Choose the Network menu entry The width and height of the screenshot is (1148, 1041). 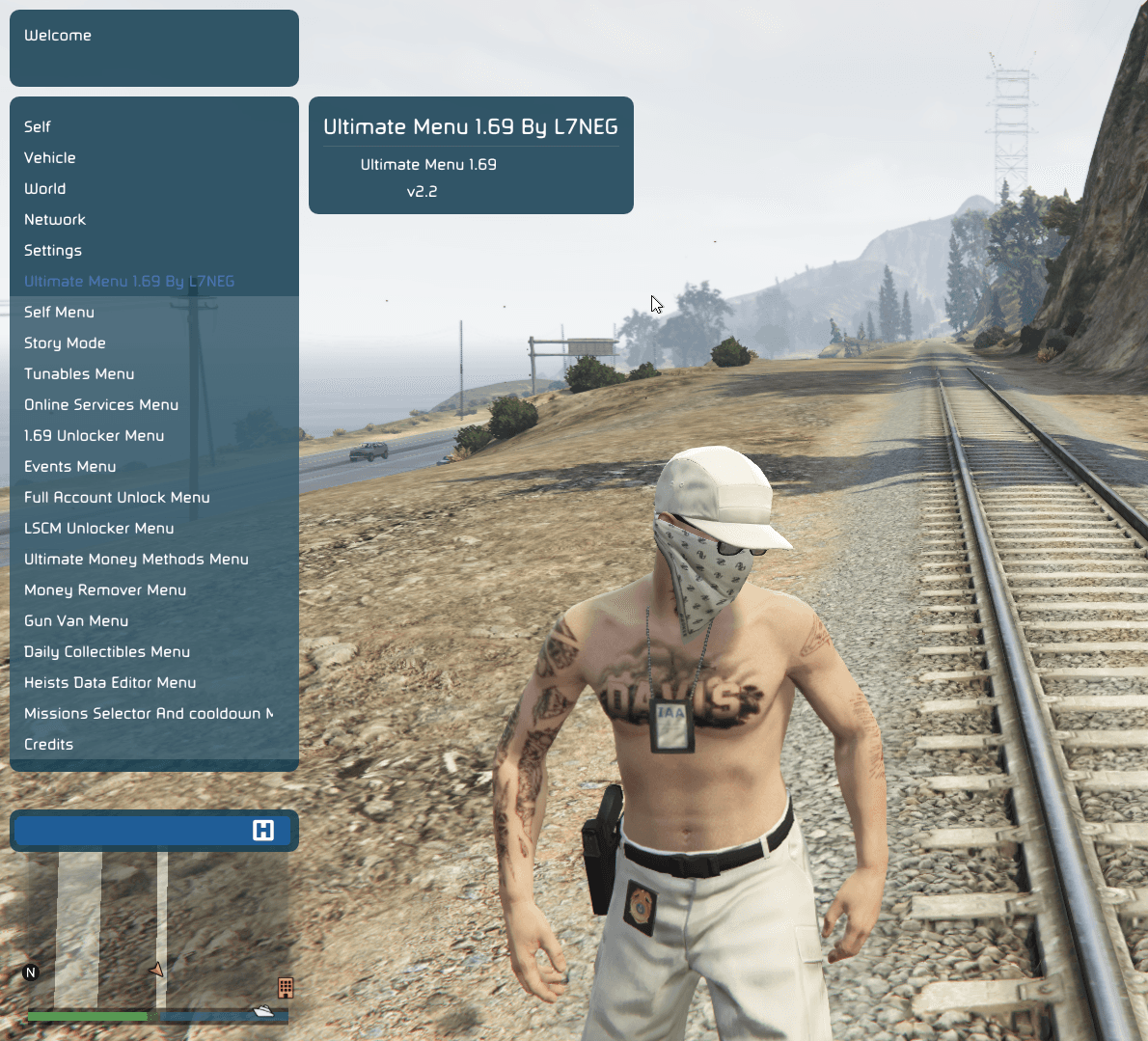click(55, 219)
